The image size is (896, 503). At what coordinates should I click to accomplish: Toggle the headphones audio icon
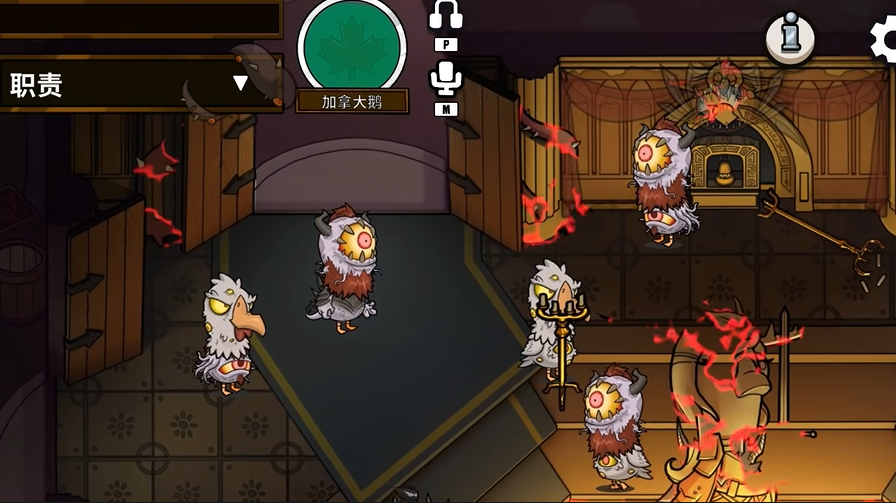(x=445, y=15)
